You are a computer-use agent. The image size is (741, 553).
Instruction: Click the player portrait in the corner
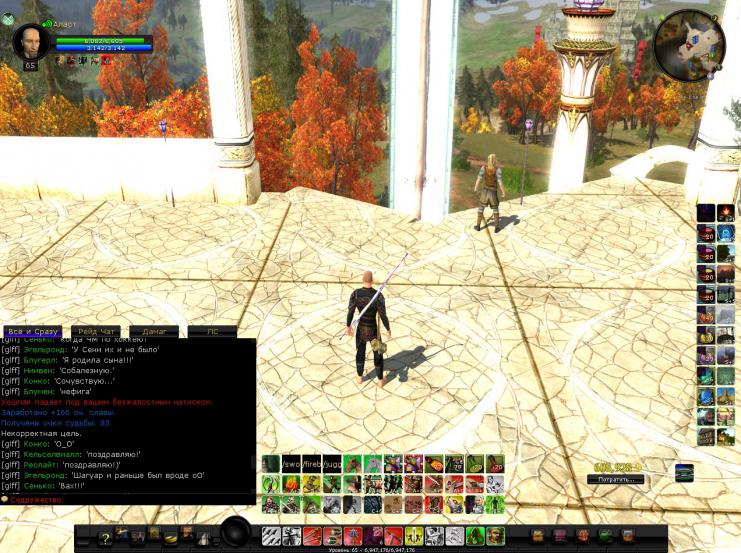pos(30,42)
